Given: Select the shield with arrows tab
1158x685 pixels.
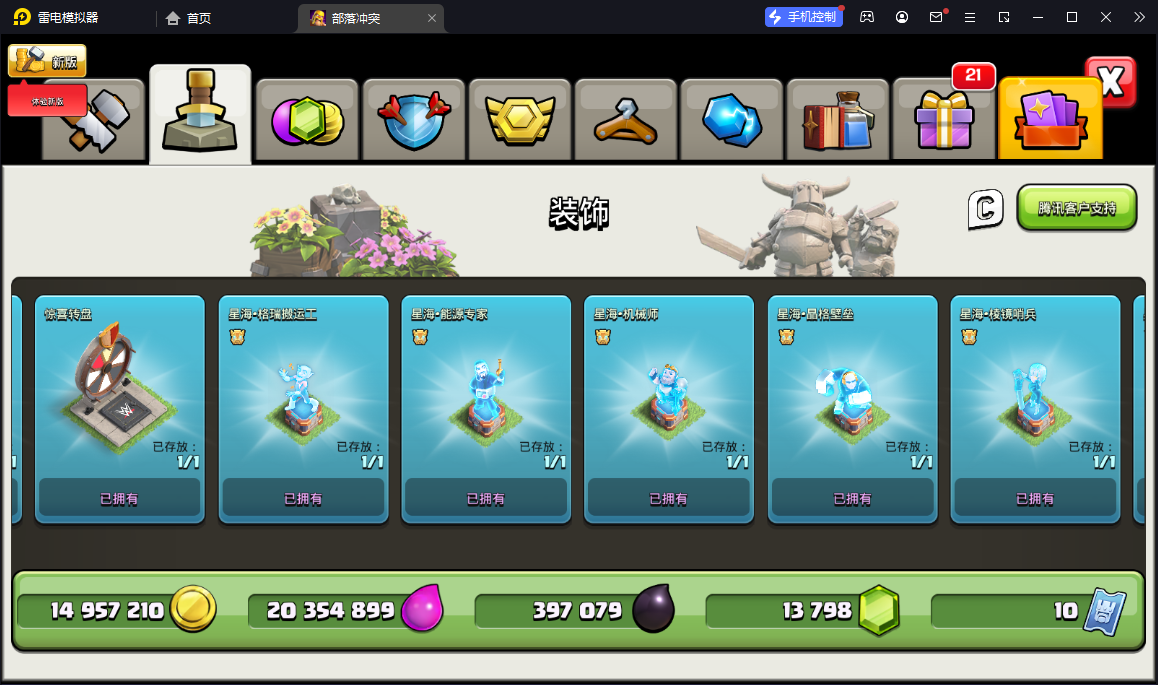Looking at the screenshot, I should pos(414,121).
